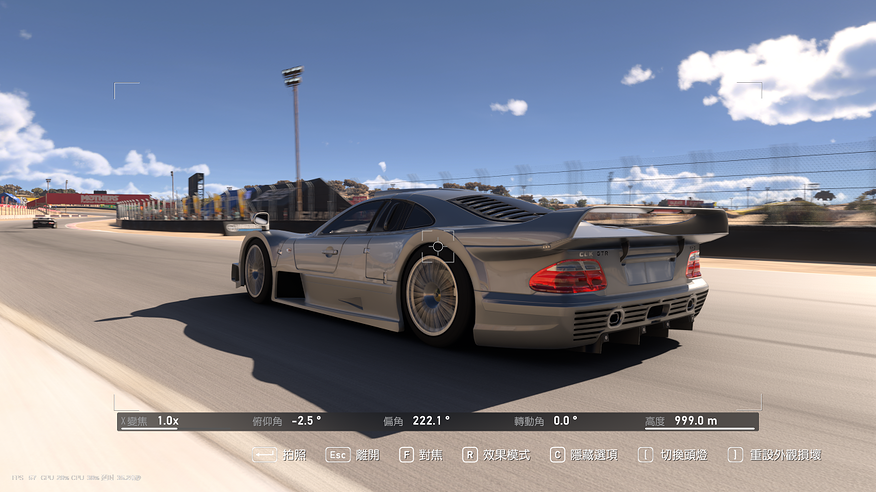This screenshot has height=492, width=876.
Task: Exit photo mode via 離開
Action: (353, 455)
